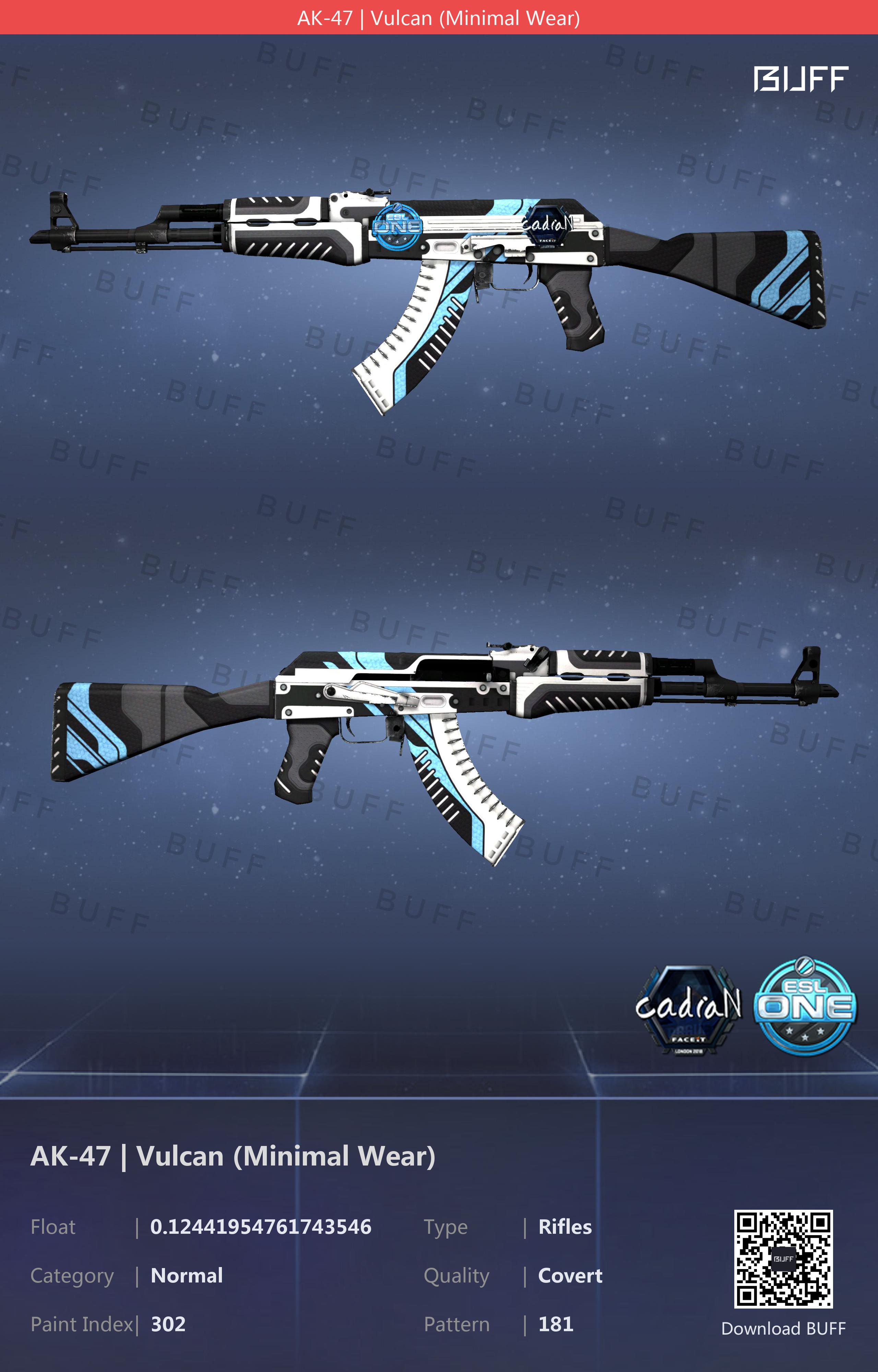Select the ESL One sticker icon
The width and height of the screenshot is (878, 1372).
point(805,1006)
